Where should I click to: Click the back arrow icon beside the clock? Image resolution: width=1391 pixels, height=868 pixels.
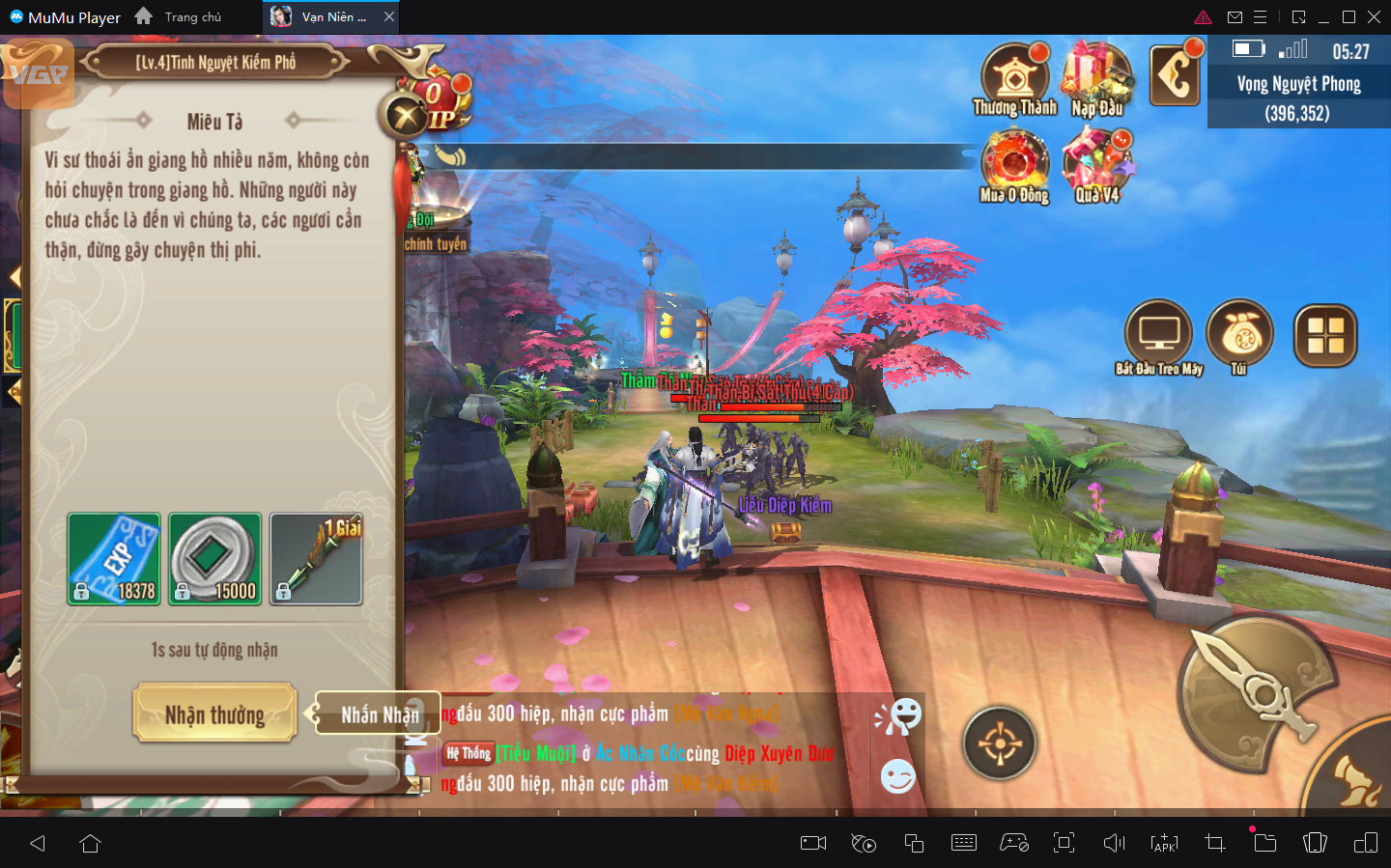1175,74
